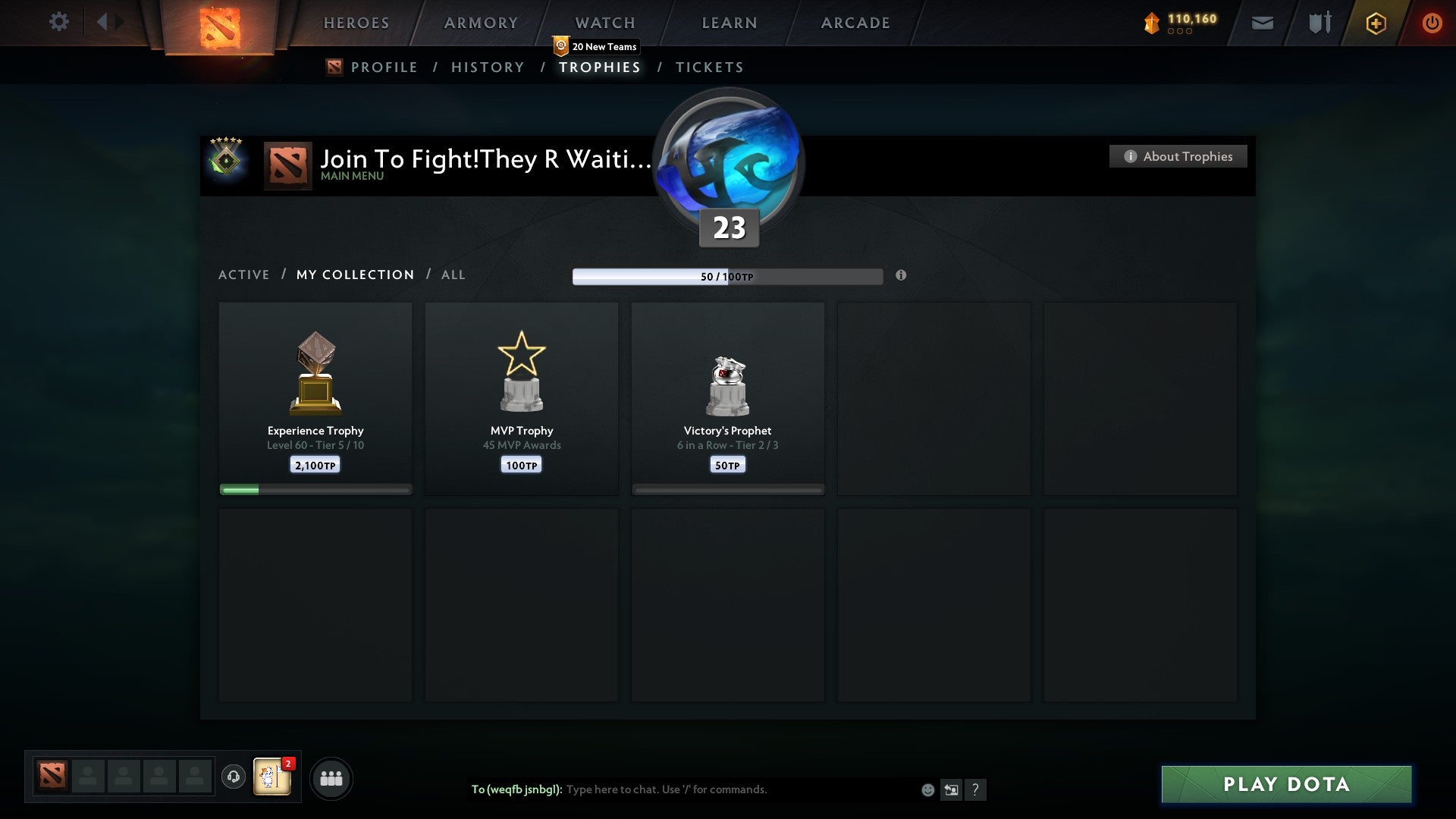Open the friends list icon bottom left
Screen dimensions: 1456x819
331,777
